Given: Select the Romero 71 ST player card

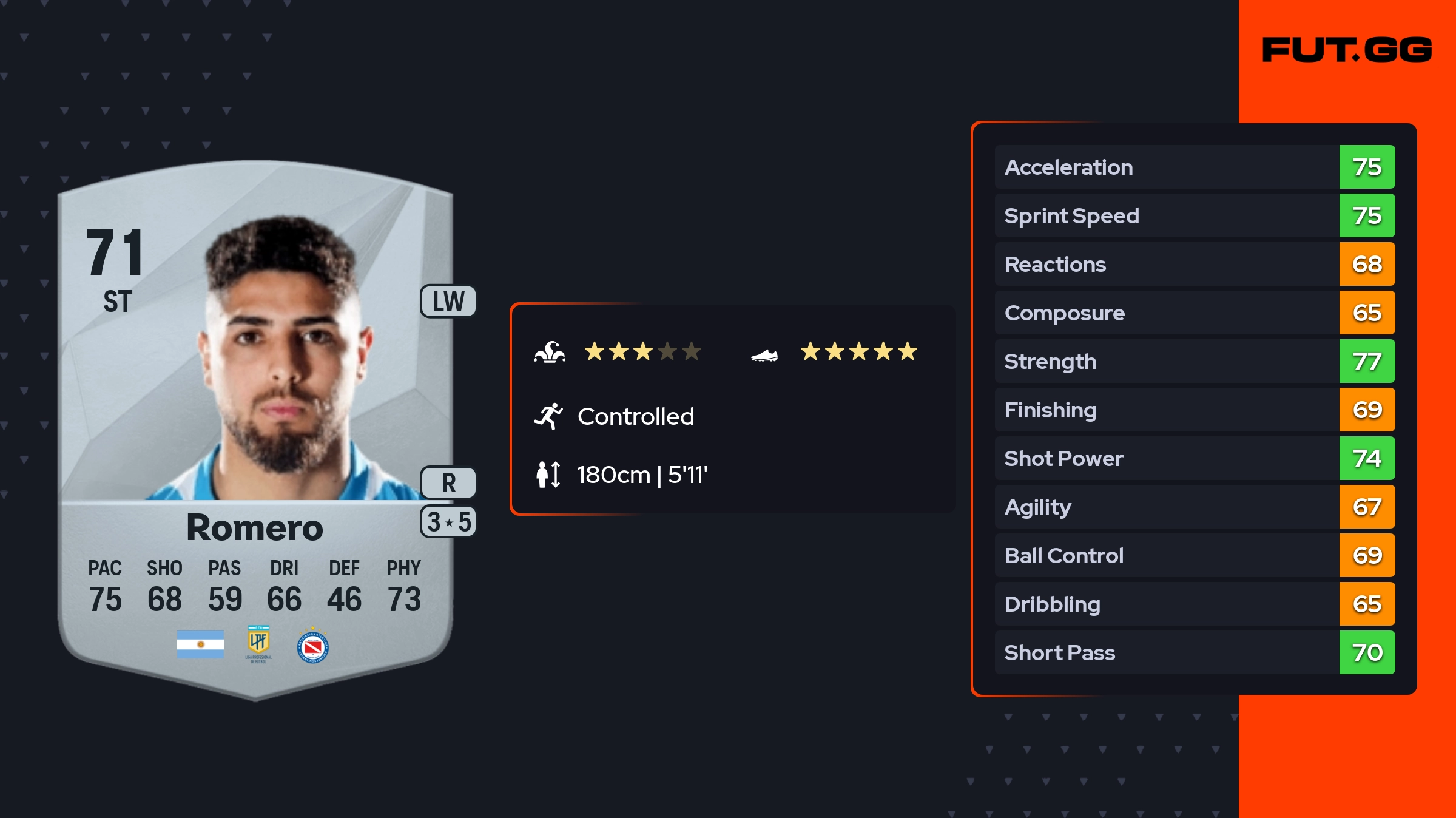Looking at the screenshot, I should coord(255,425).
